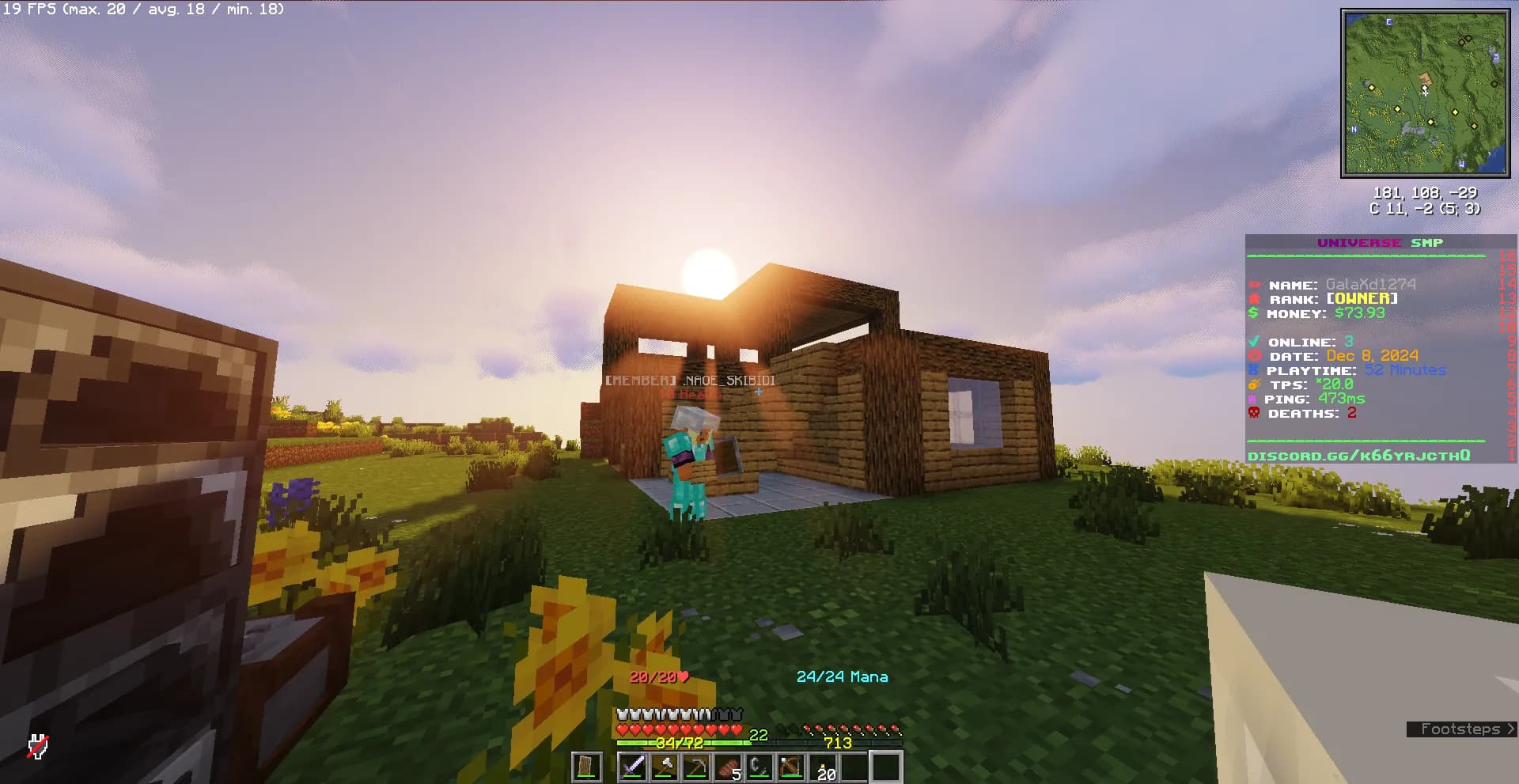Click the TPS comet icon on the scoreboard
This screenshot has height=784, width=1519.
click(1255, 384)
